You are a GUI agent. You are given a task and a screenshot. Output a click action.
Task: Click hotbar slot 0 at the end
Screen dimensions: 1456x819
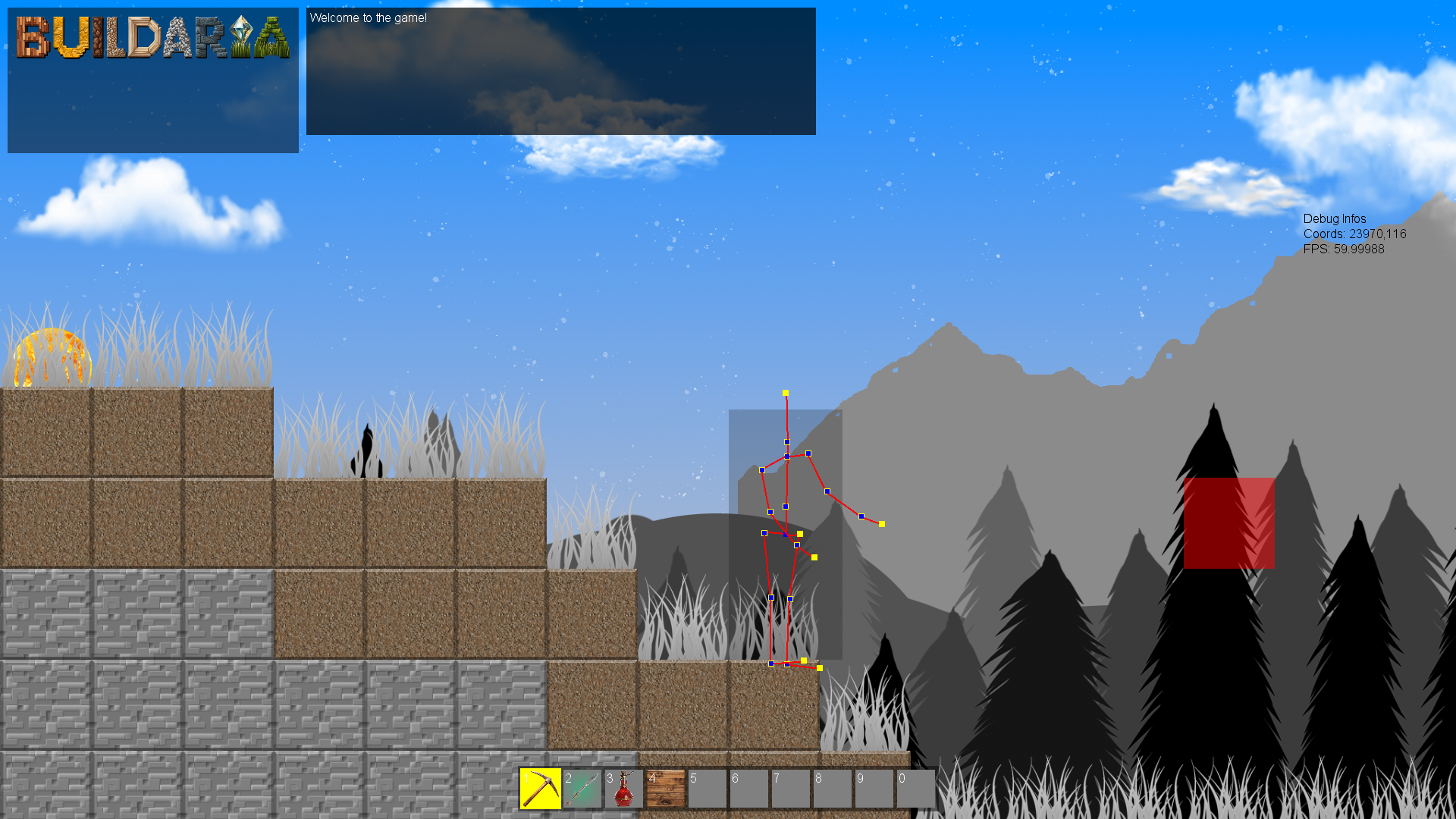916,789
